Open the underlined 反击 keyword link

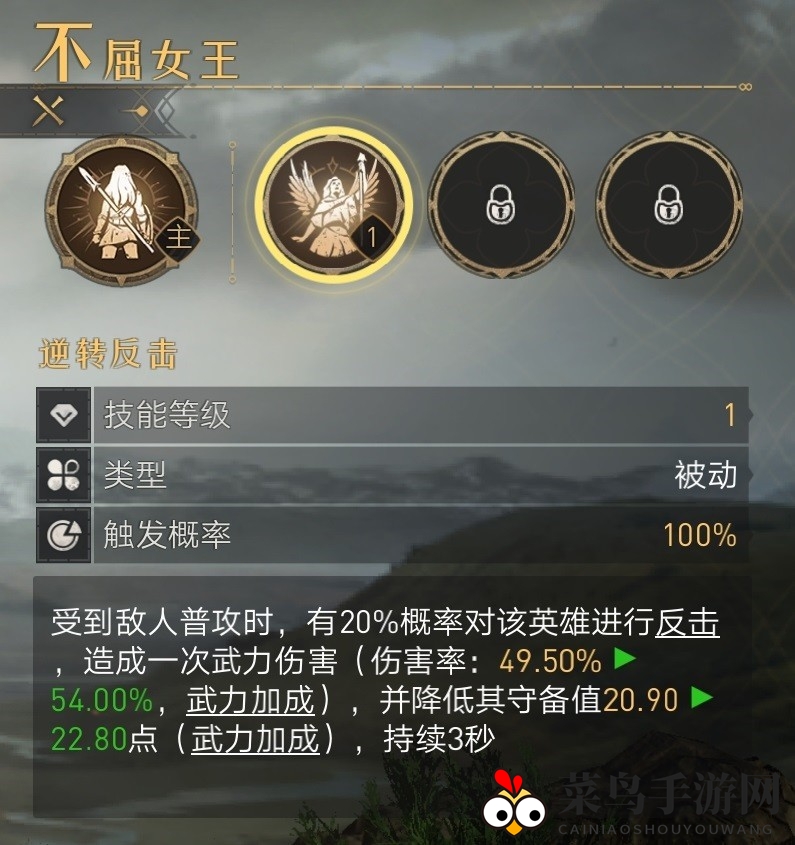[x=687, y=623]
